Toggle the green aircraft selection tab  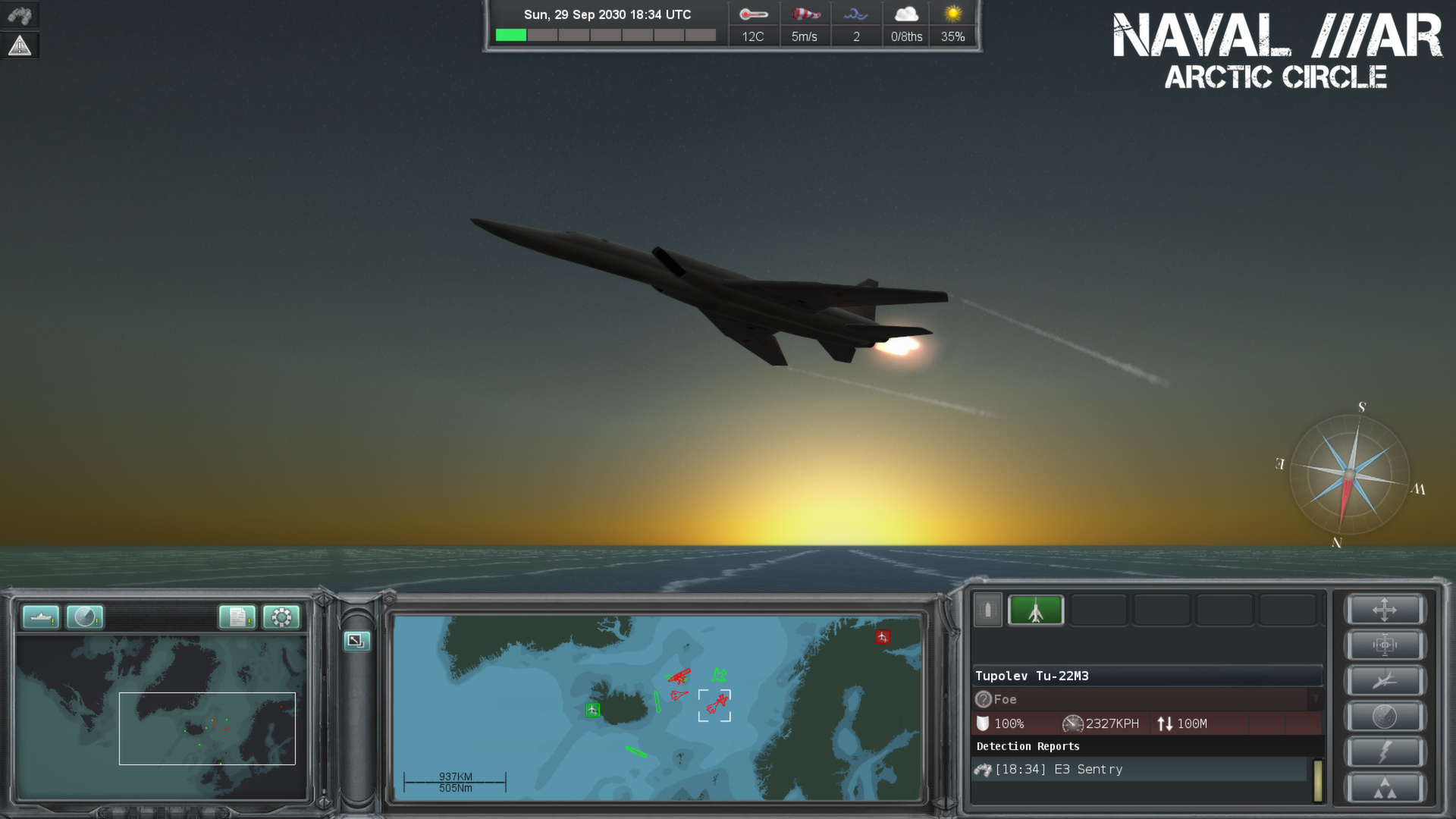(1037, 610)
